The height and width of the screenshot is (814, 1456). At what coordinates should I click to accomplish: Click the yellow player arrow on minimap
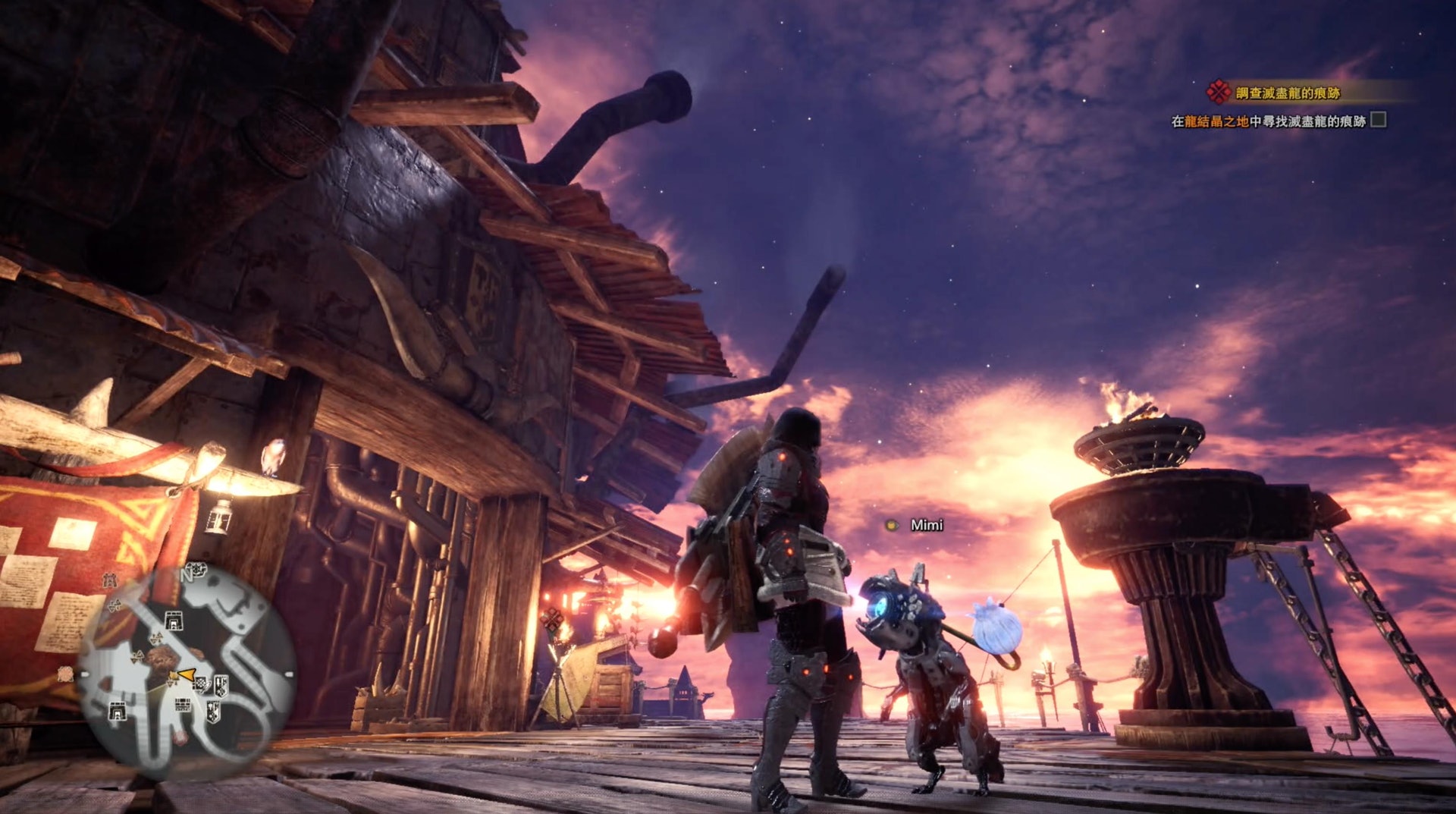click(x=186, y=674)
